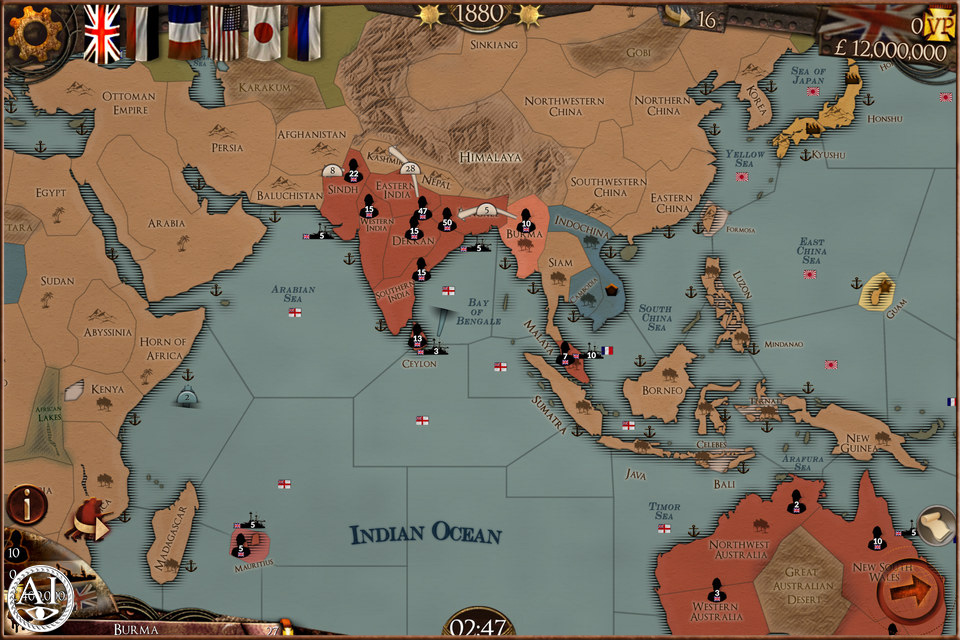Pick the United States flag
The width and height of the screenshot is (960, 640).
(x=224, y=32)
